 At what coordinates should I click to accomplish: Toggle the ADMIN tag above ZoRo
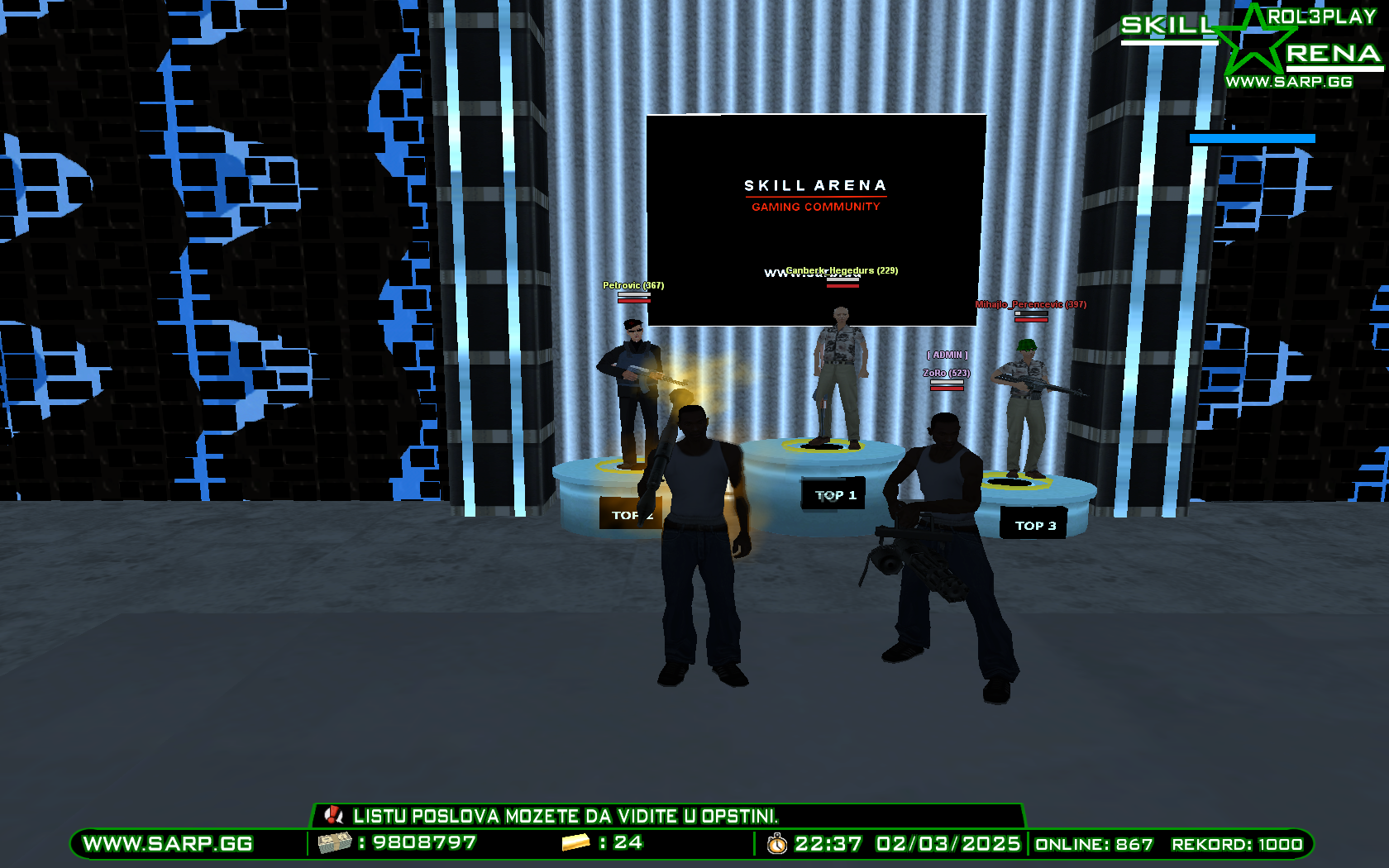tap(946, 355)
